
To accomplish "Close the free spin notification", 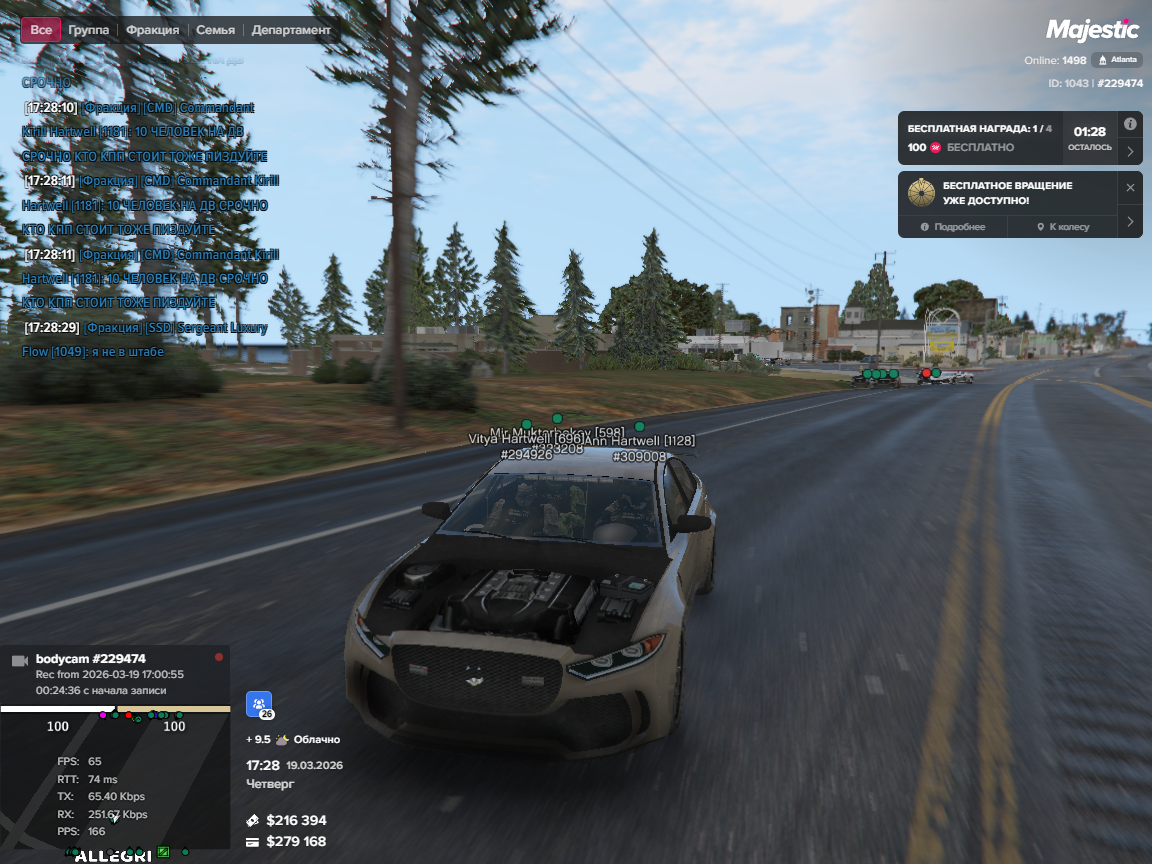I will tap(1130, 188).
